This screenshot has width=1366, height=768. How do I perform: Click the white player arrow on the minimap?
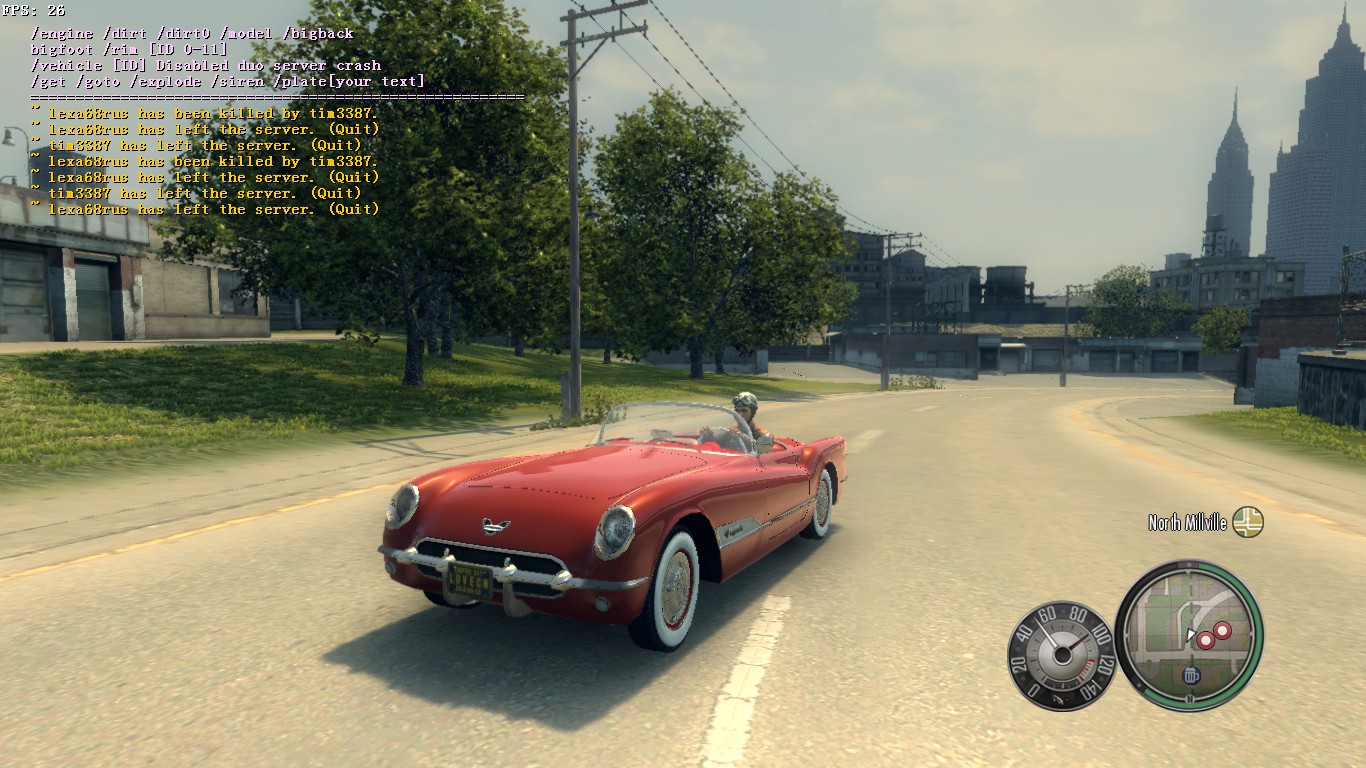point(1190,634)
